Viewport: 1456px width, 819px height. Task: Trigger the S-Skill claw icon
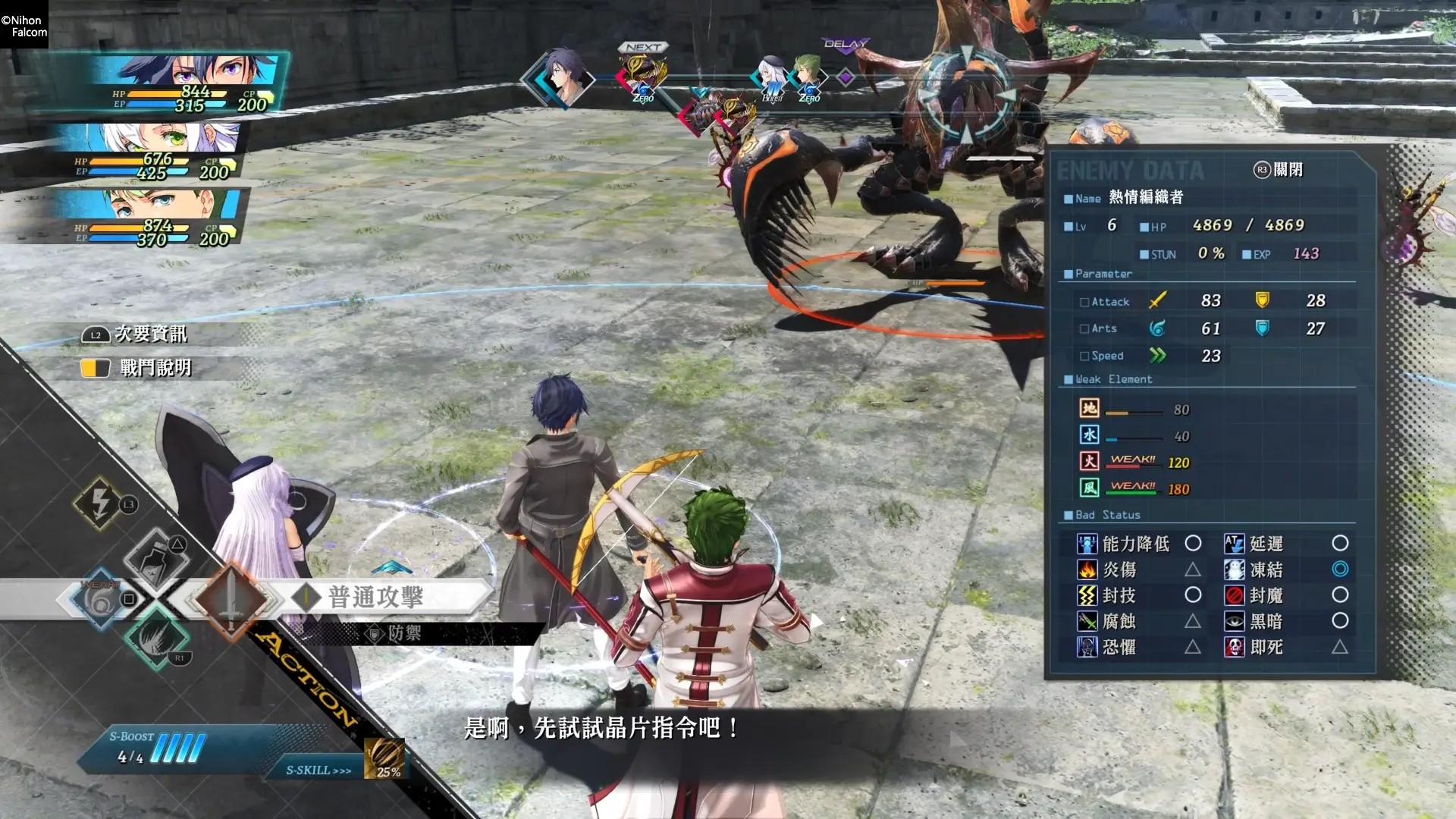[384, 758]
